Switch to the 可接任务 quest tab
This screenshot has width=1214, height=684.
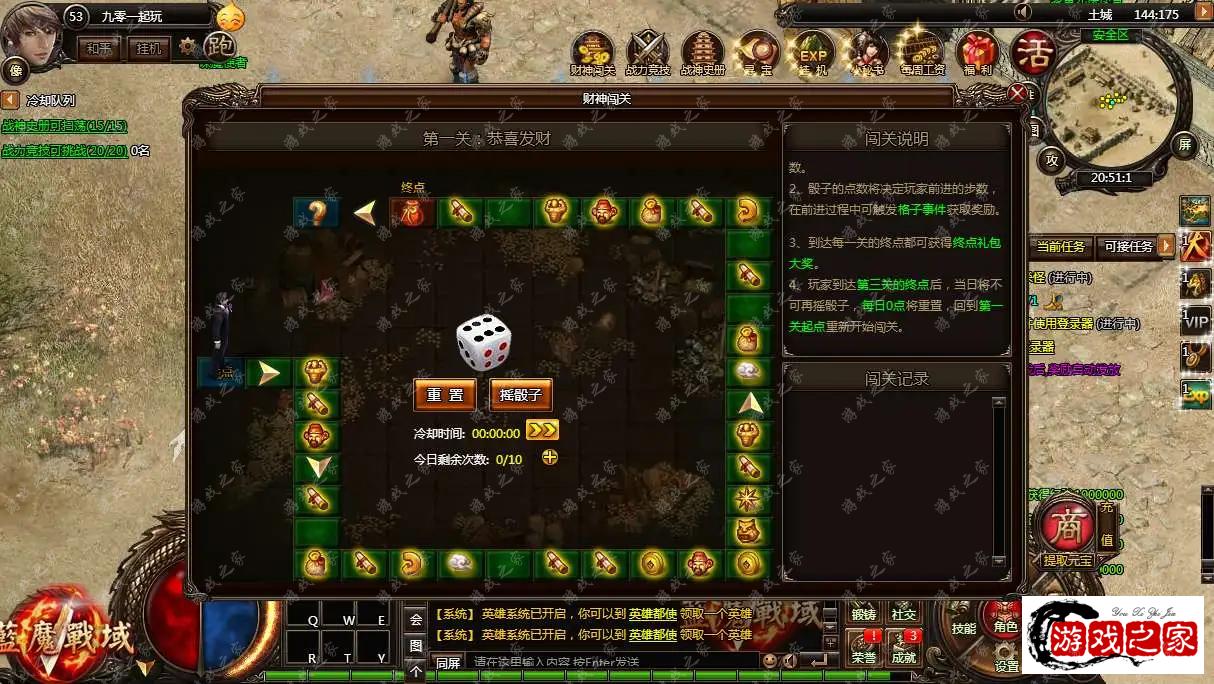click(x=1127, y=247)
